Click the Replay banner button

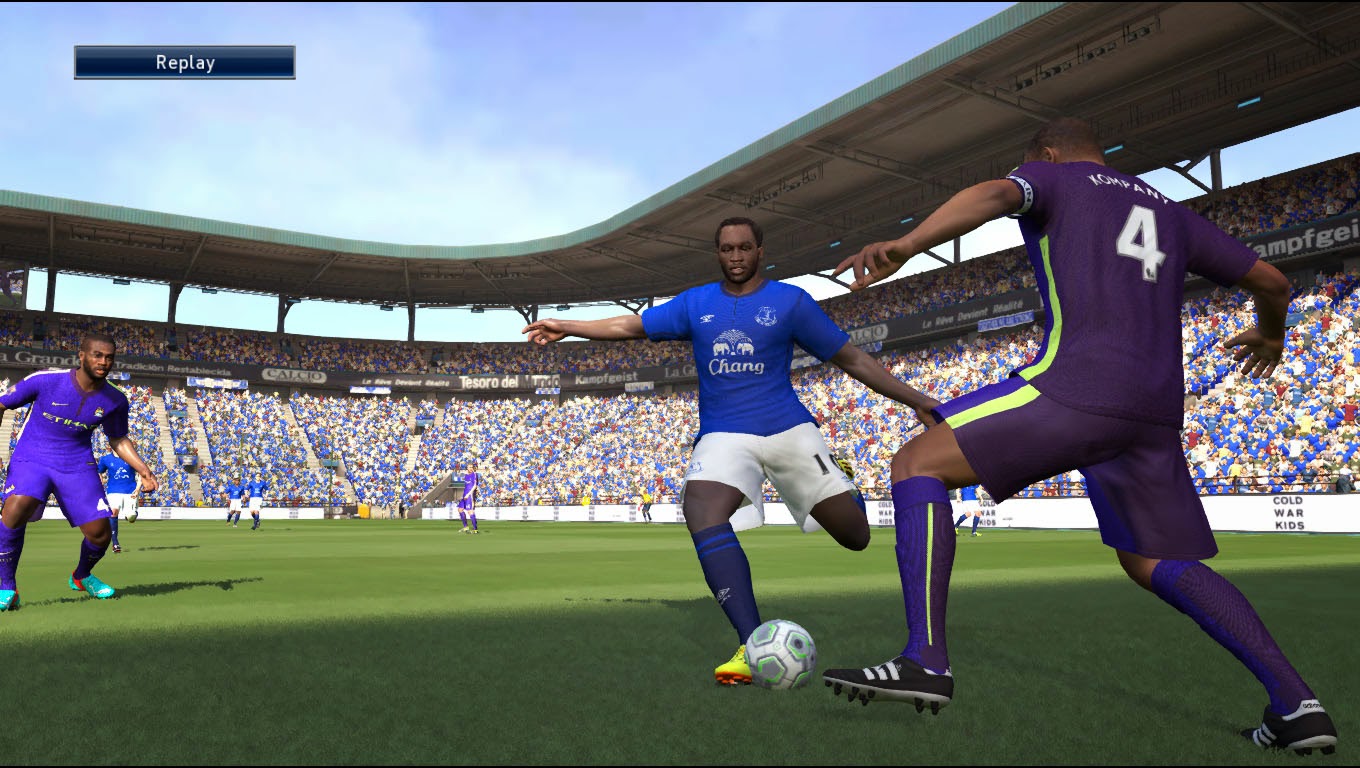(185, 62)
